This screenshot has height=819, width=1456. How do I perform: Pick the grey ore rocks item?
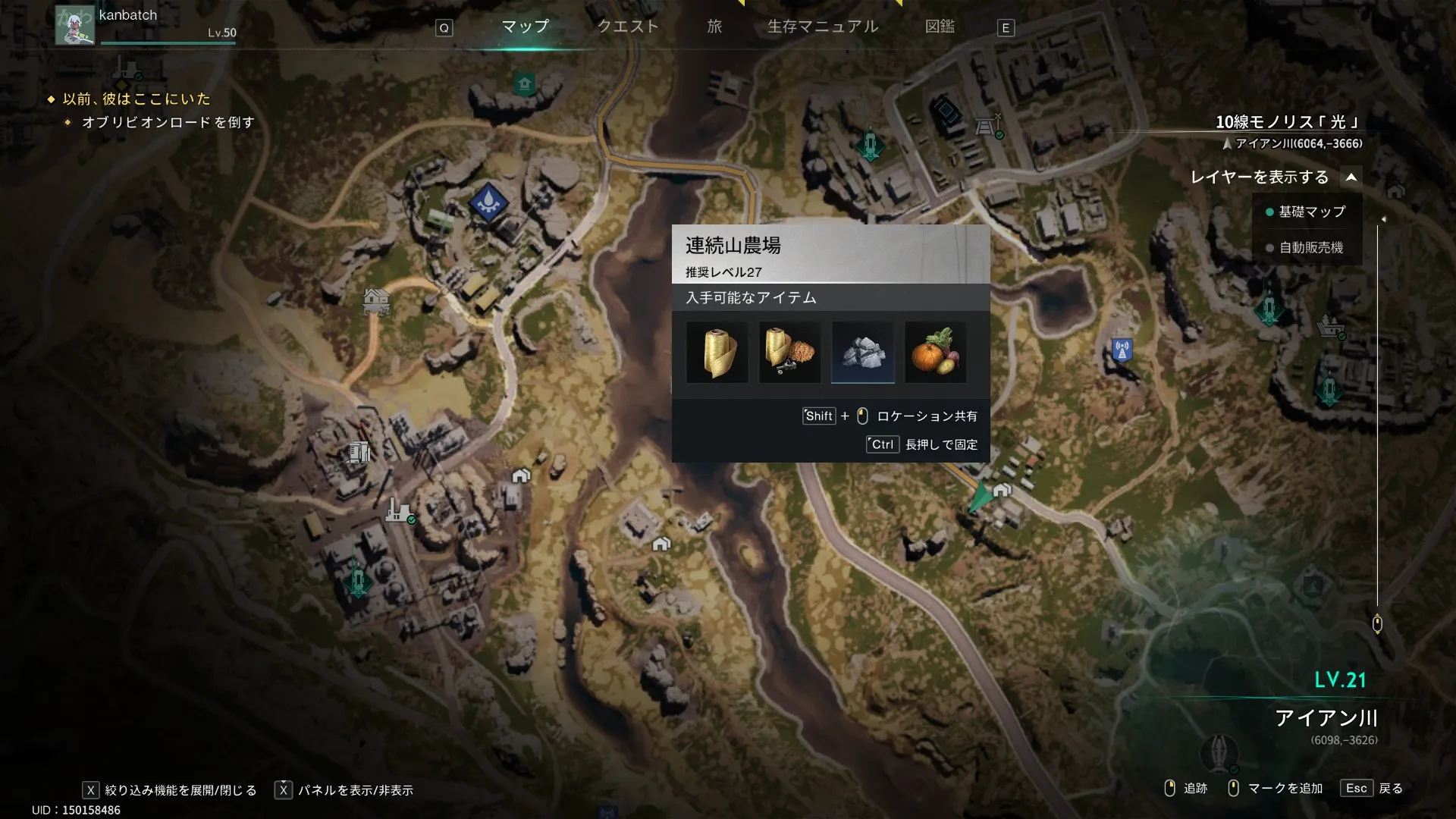click(x=862, y=353)
